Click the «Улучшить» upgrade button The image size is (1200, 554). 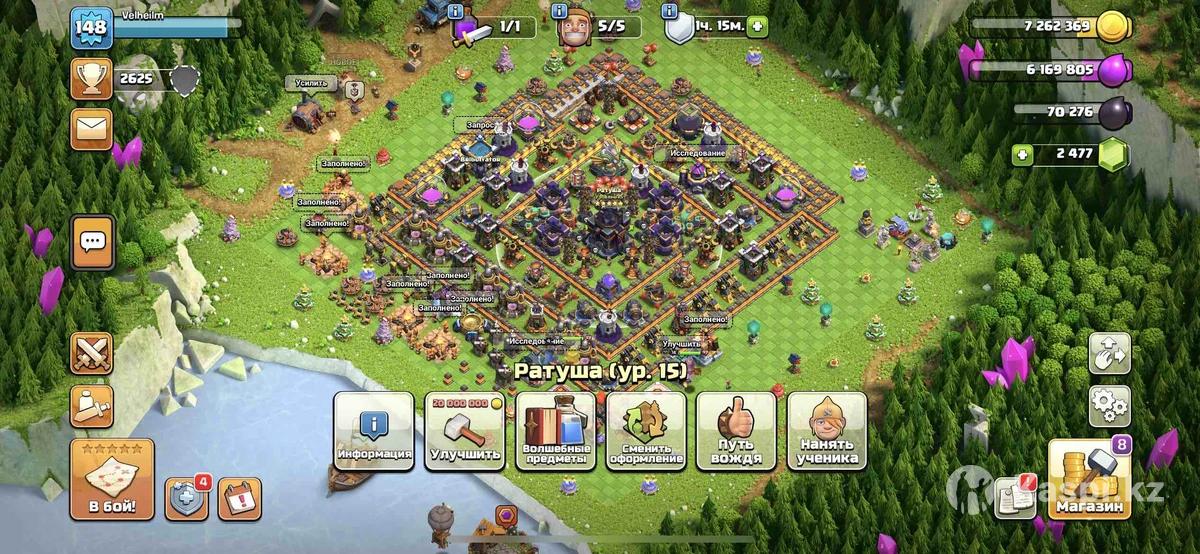tap(465, 430)
